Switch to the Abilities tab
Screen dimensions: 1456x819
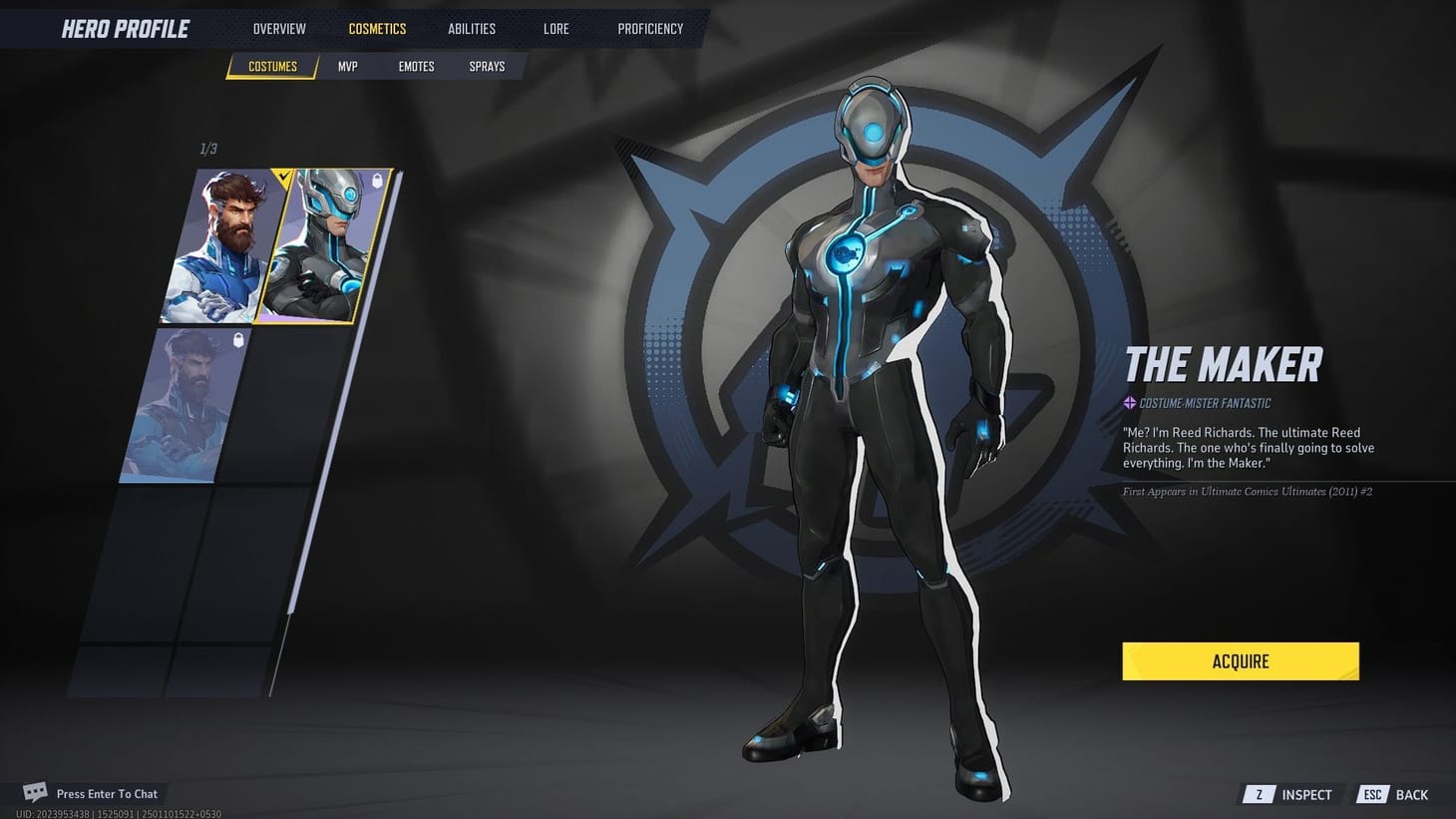tap(471, 28)
